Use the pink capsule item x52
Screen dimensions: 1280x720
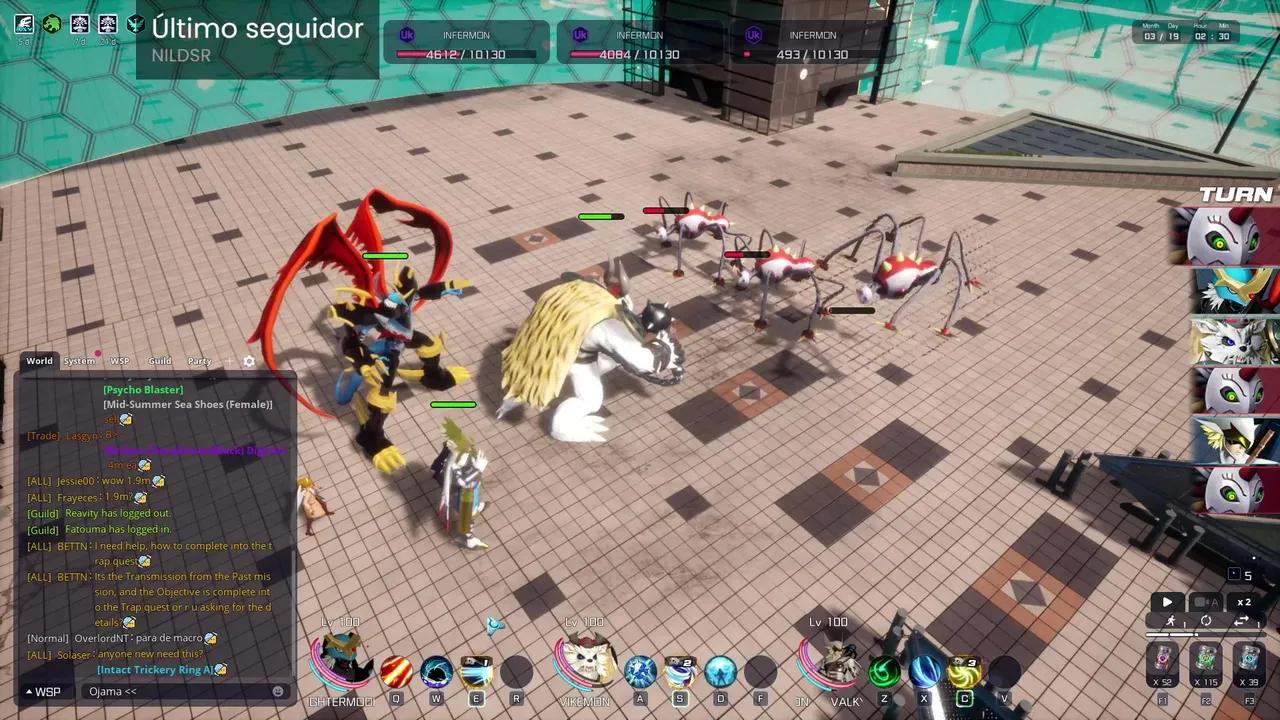pos(1162,661)
